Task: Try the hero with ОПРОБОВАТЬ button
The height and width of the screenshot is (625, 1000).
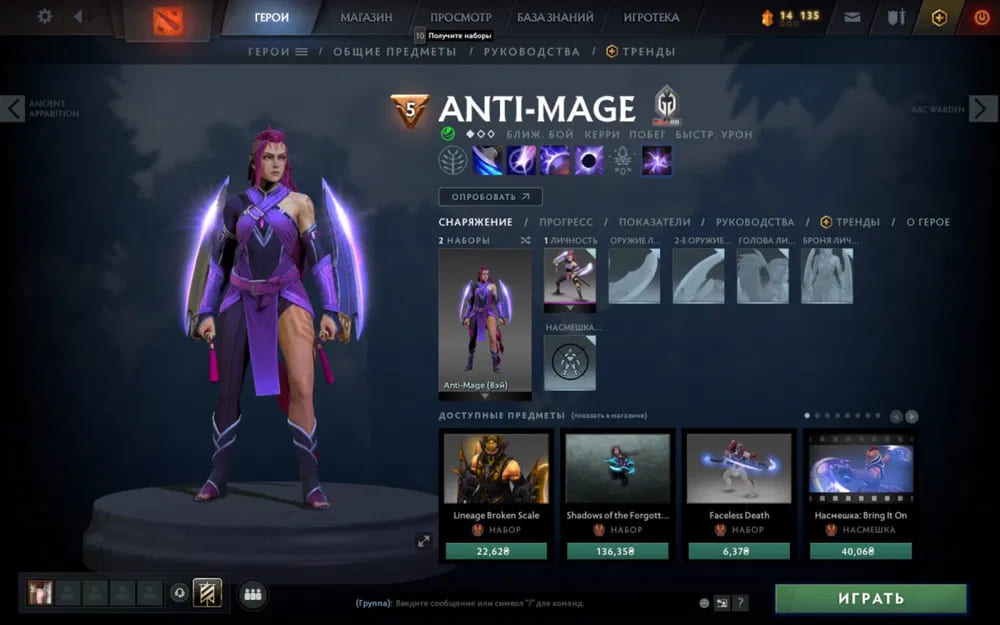Action: coord(490,197)
